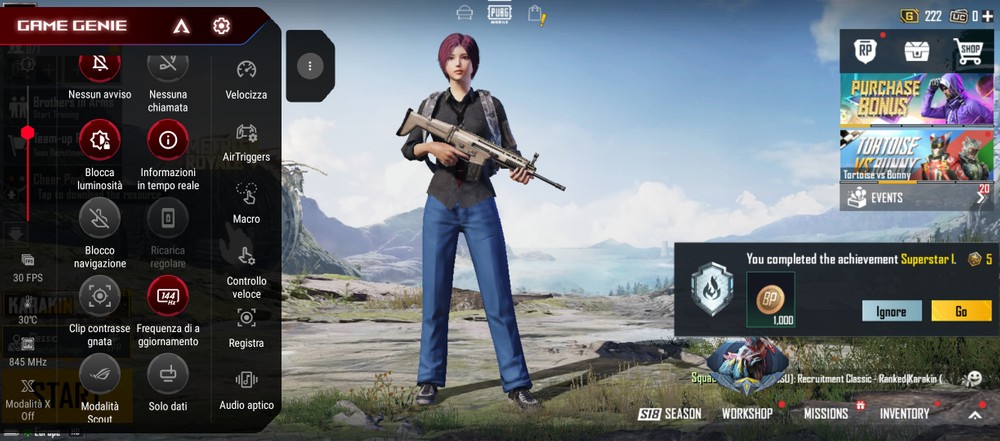Open the Macro tool
This screenshot has width=1000, height=441.
tap(246, 194)
